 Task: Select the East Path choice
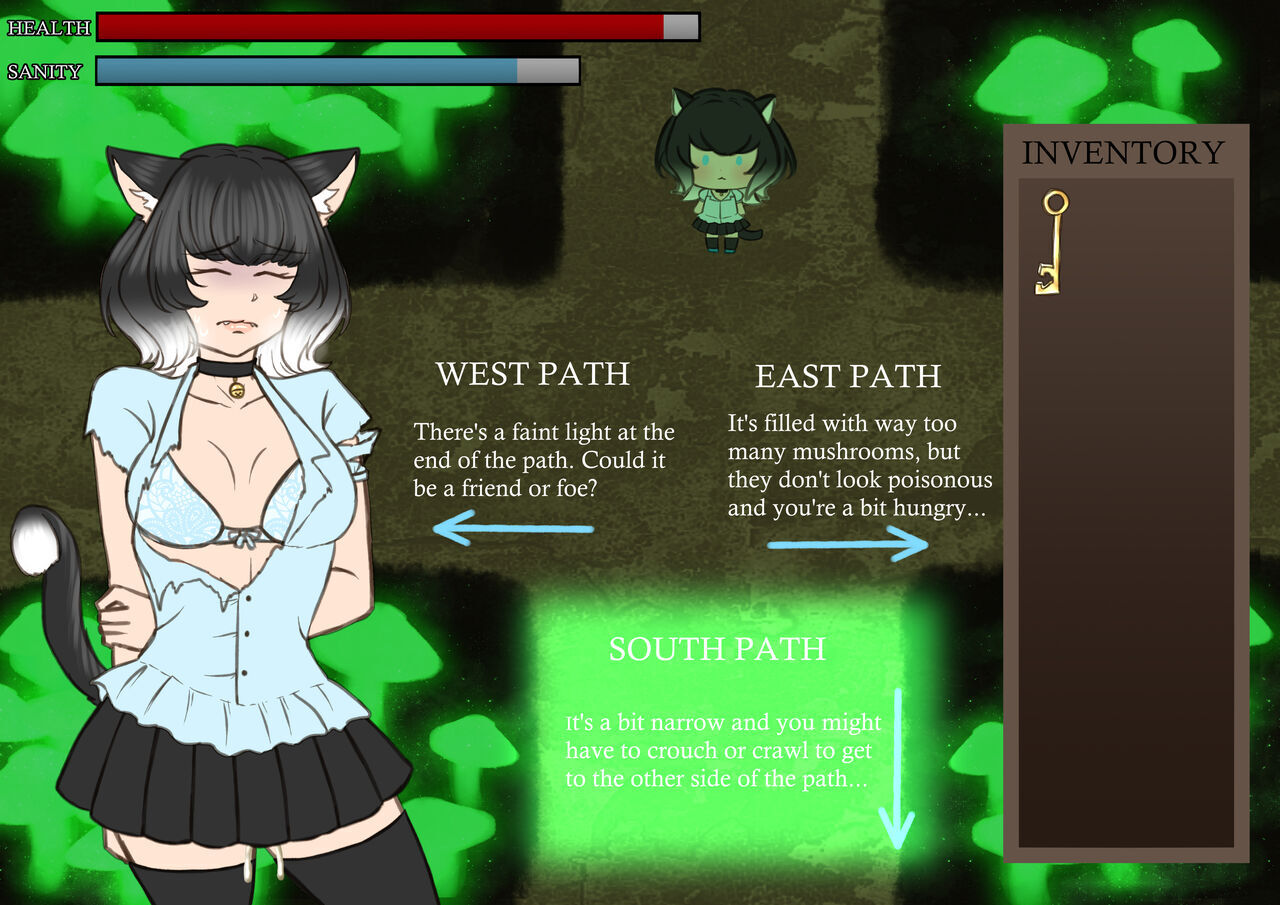point(848,377)
